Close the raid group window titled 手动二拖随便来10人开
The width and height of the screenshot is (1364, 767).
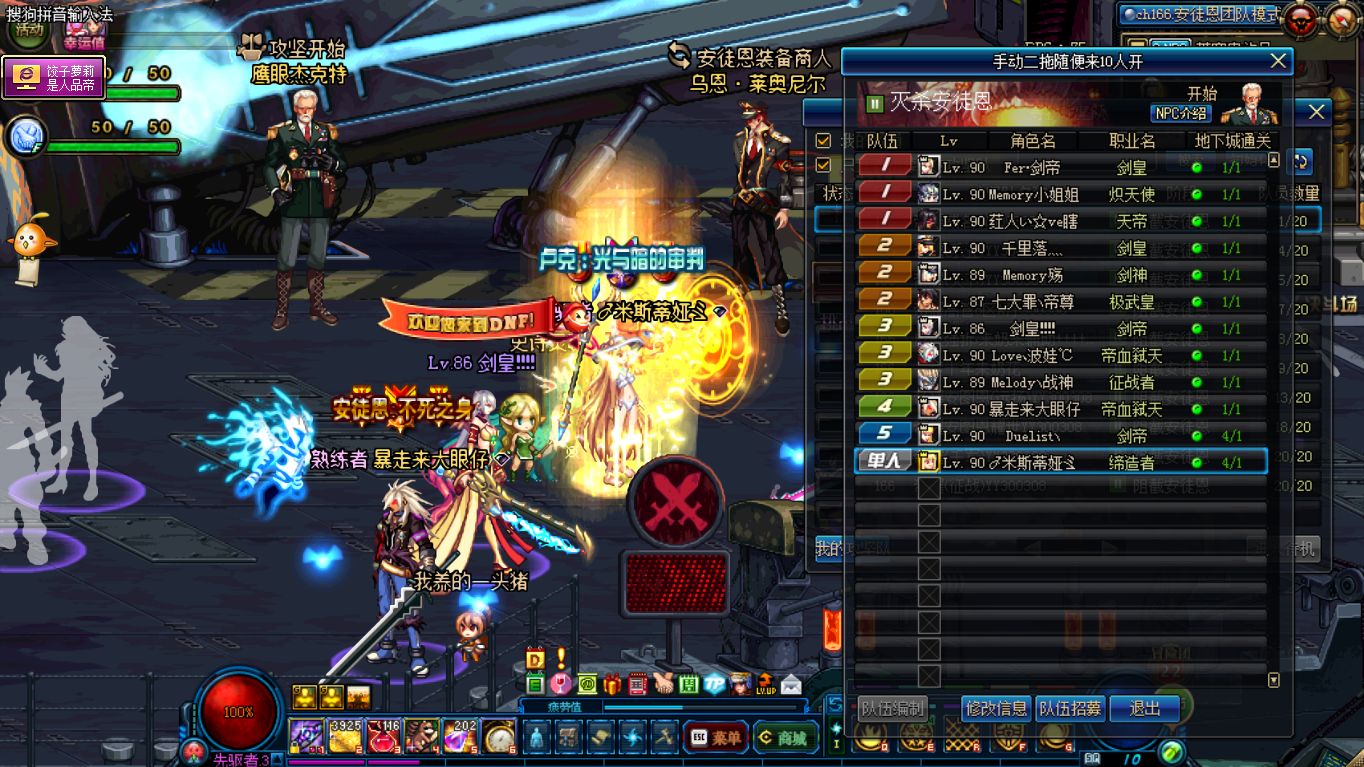(x=1278, y=61)
